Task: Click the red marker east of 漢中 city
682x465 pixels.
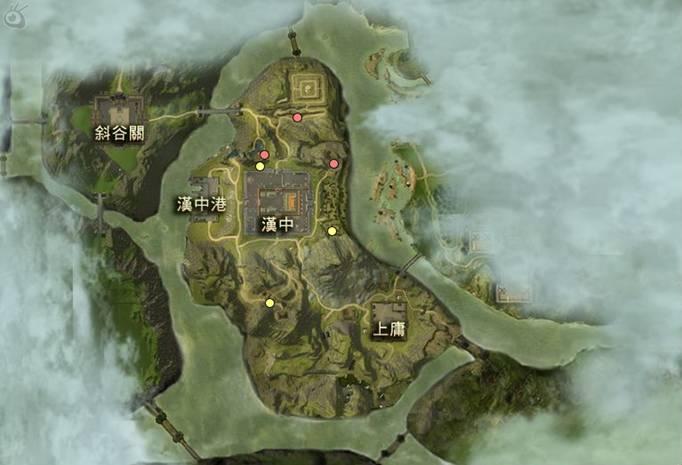Action: tap(334, 164)
